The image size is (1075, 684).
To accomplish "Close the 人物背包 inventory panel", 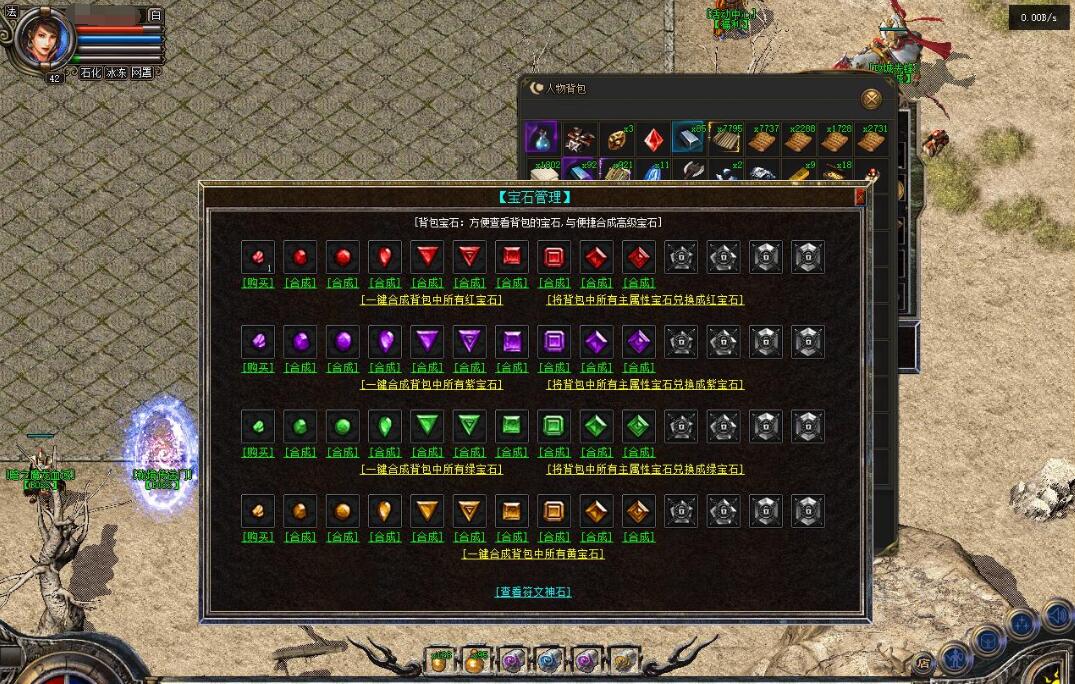I will tap(872, 98).
